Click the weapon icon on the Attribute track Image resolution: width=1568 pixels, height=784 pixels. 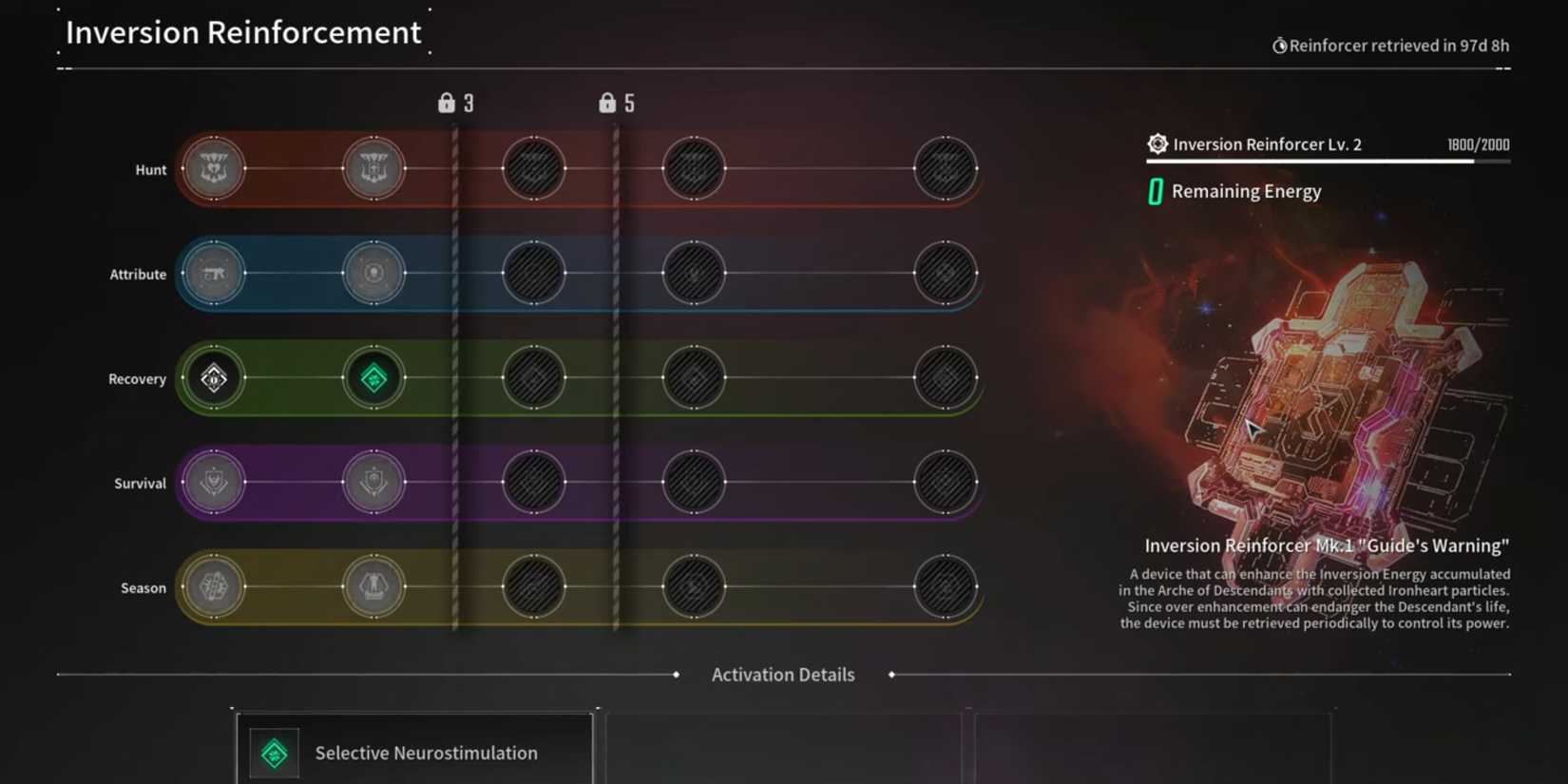[214, 274]
